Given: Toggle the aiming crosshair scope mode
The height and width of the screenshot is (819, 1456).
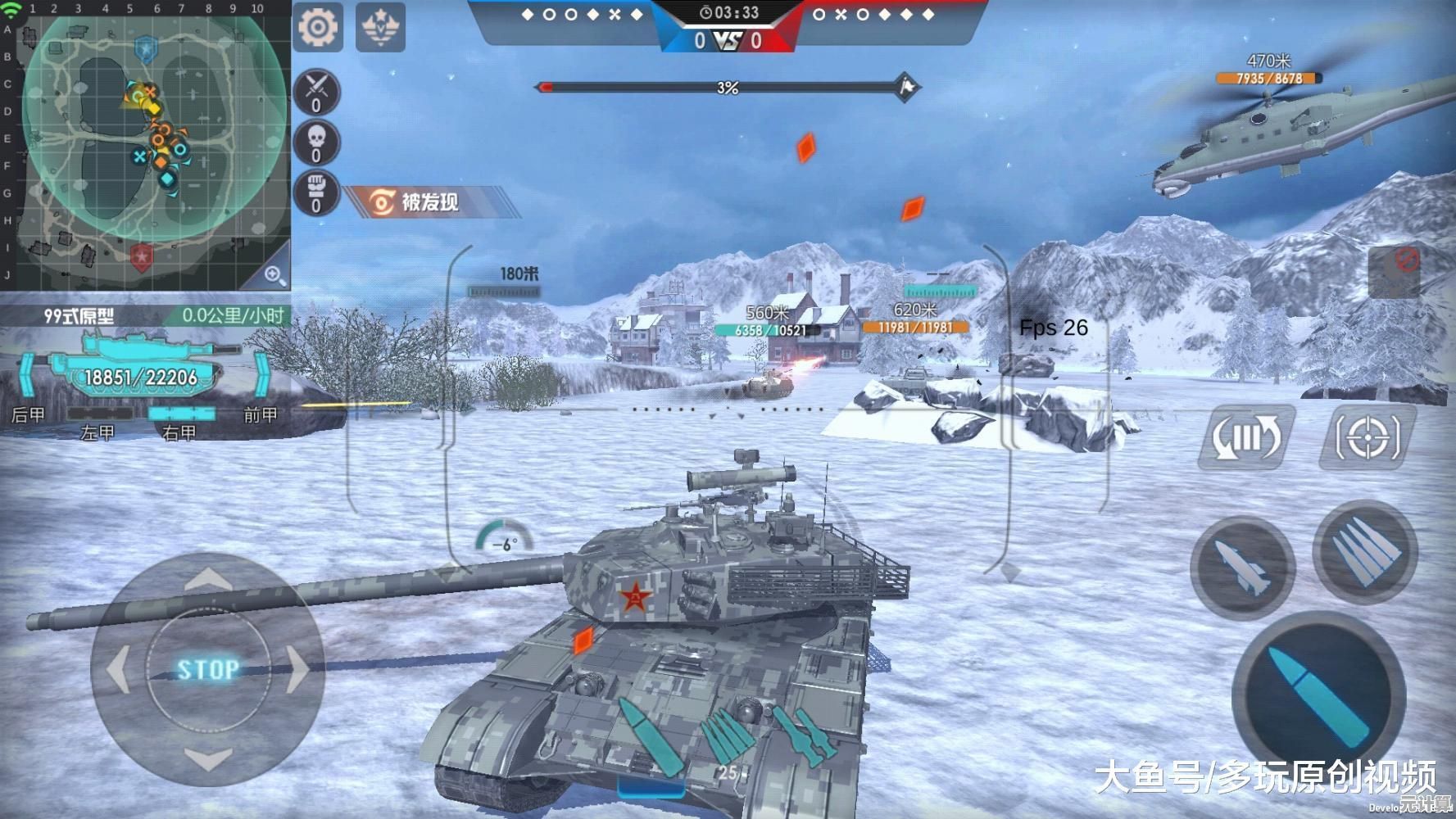Looking at the screenshot, I should tap(1367, 437).
